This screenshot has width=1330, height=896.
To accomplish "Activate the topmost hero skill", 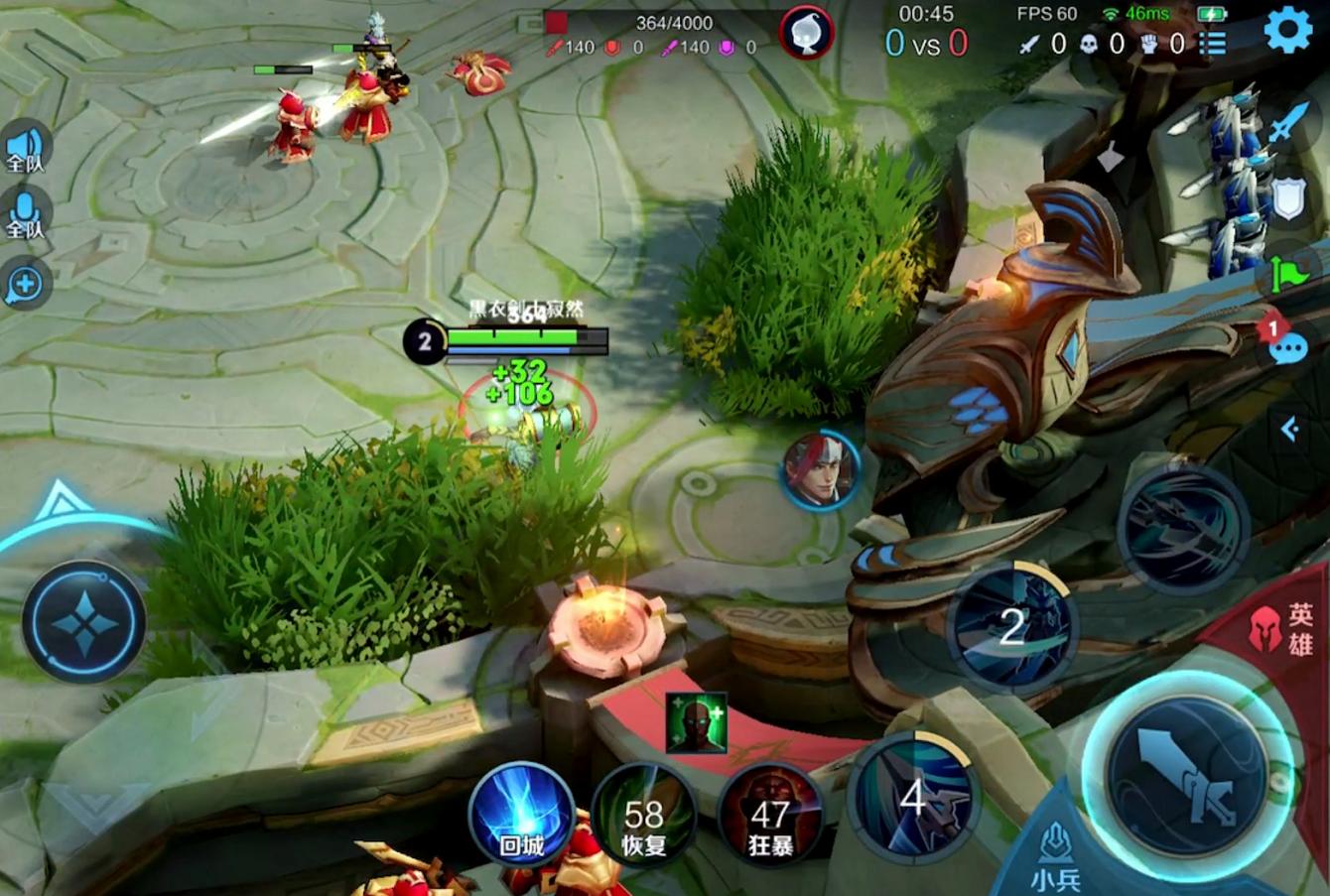I will (x=1182, y=527).
